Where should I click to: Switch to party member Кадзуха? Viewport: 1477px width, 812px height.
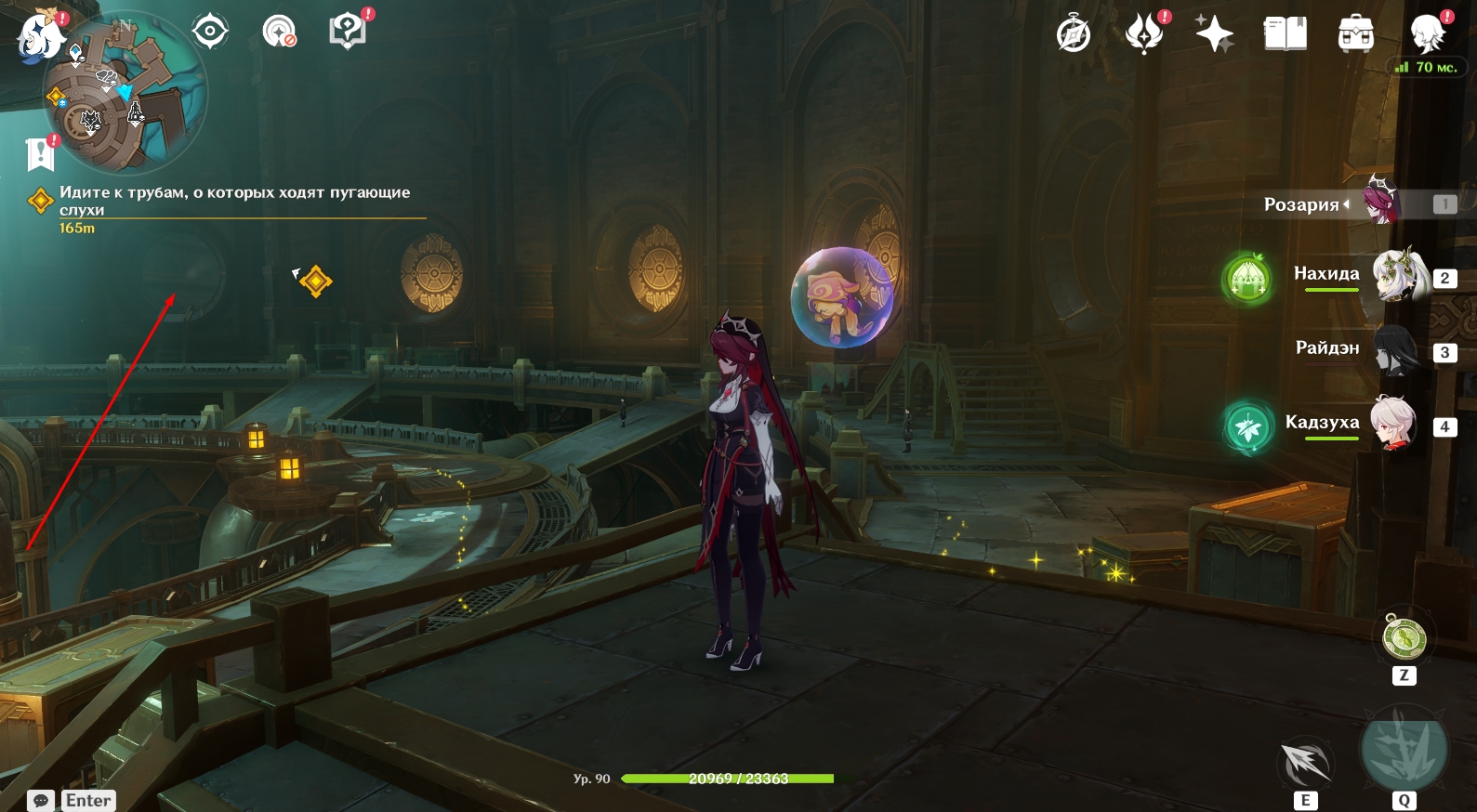pyautogui.click(x=1394, y=425)
